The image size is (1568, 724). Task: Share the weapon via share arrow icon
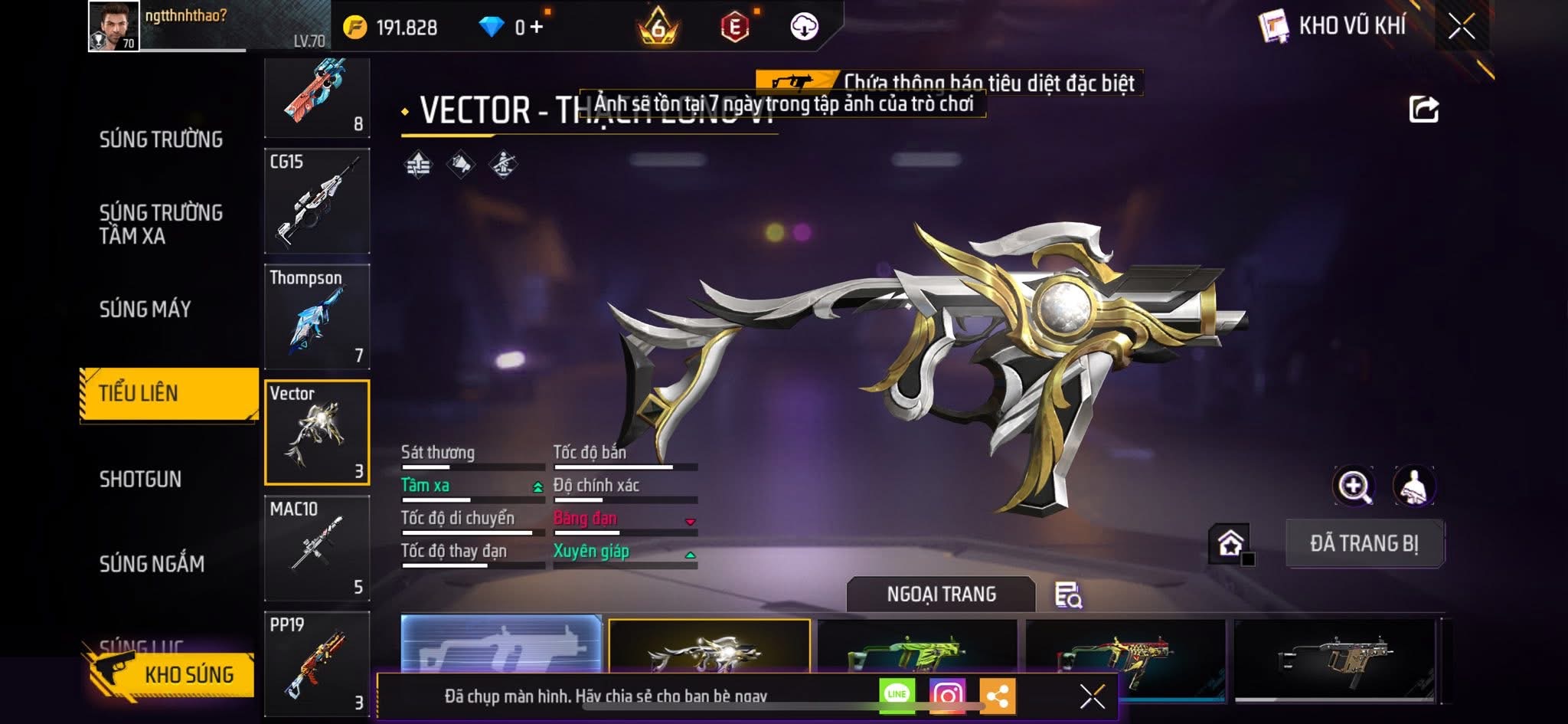[x=1423, y=110]
